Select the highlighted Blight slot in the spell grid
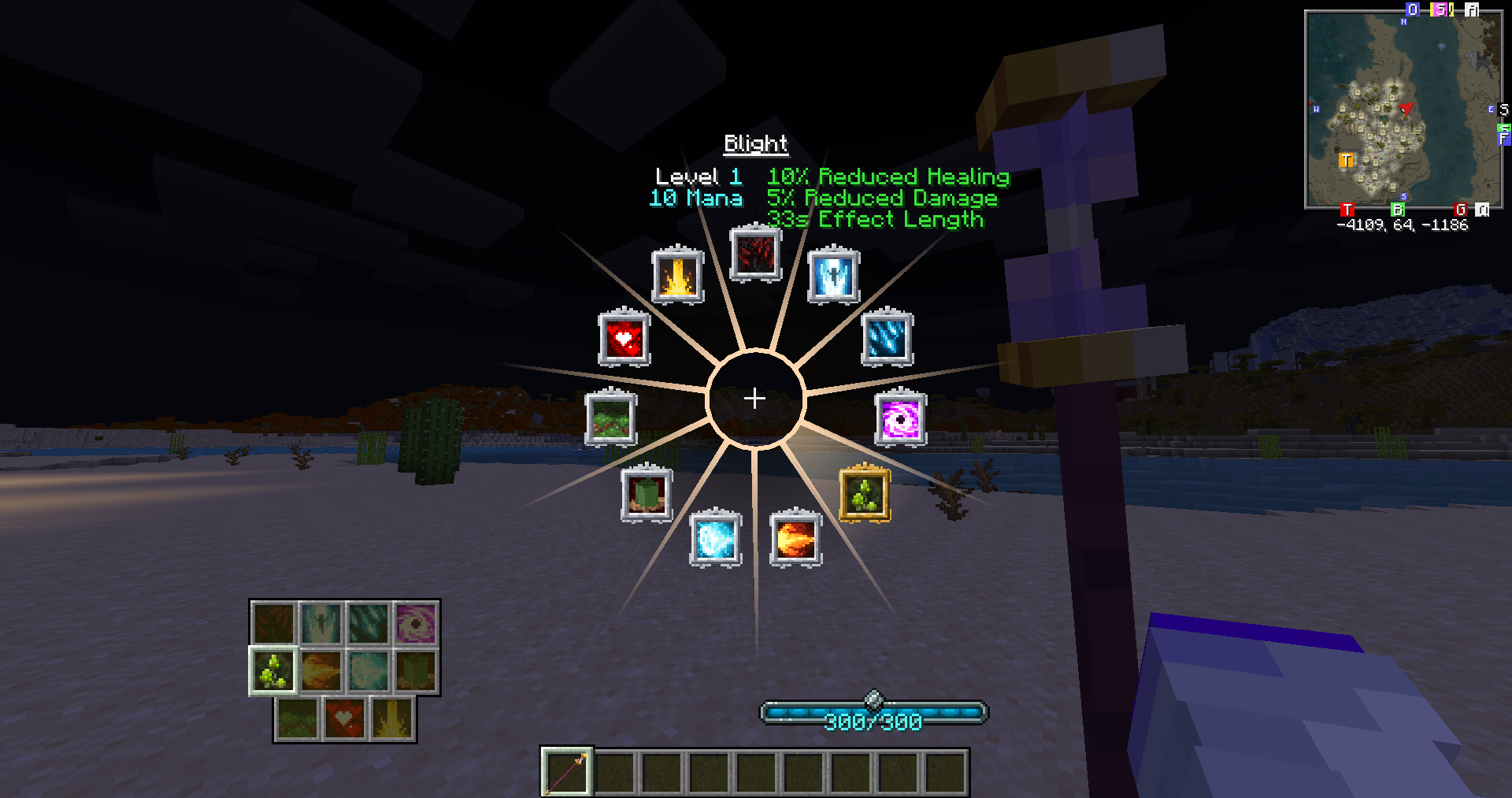This screenshot has width=1512, height=798. (x=272, y=670)
